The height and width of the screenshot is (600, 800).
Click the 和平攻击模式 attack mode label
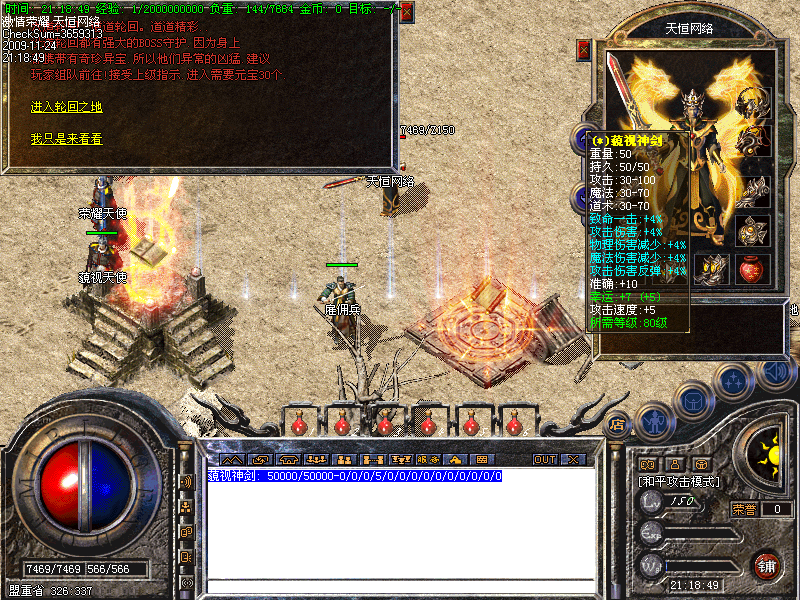680,482
